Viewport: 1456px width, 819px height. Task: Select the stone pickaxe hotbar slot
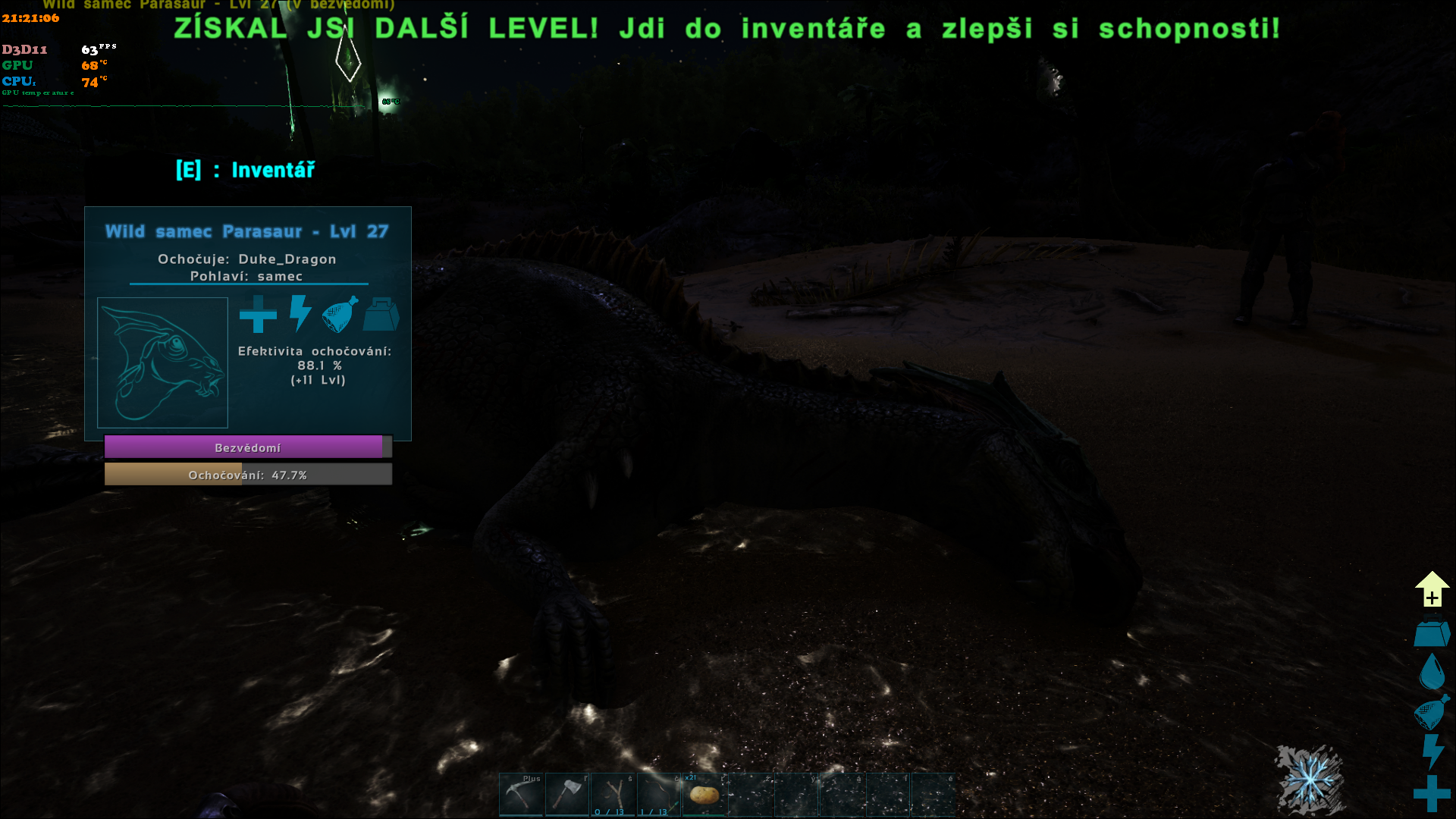[521, 794]
